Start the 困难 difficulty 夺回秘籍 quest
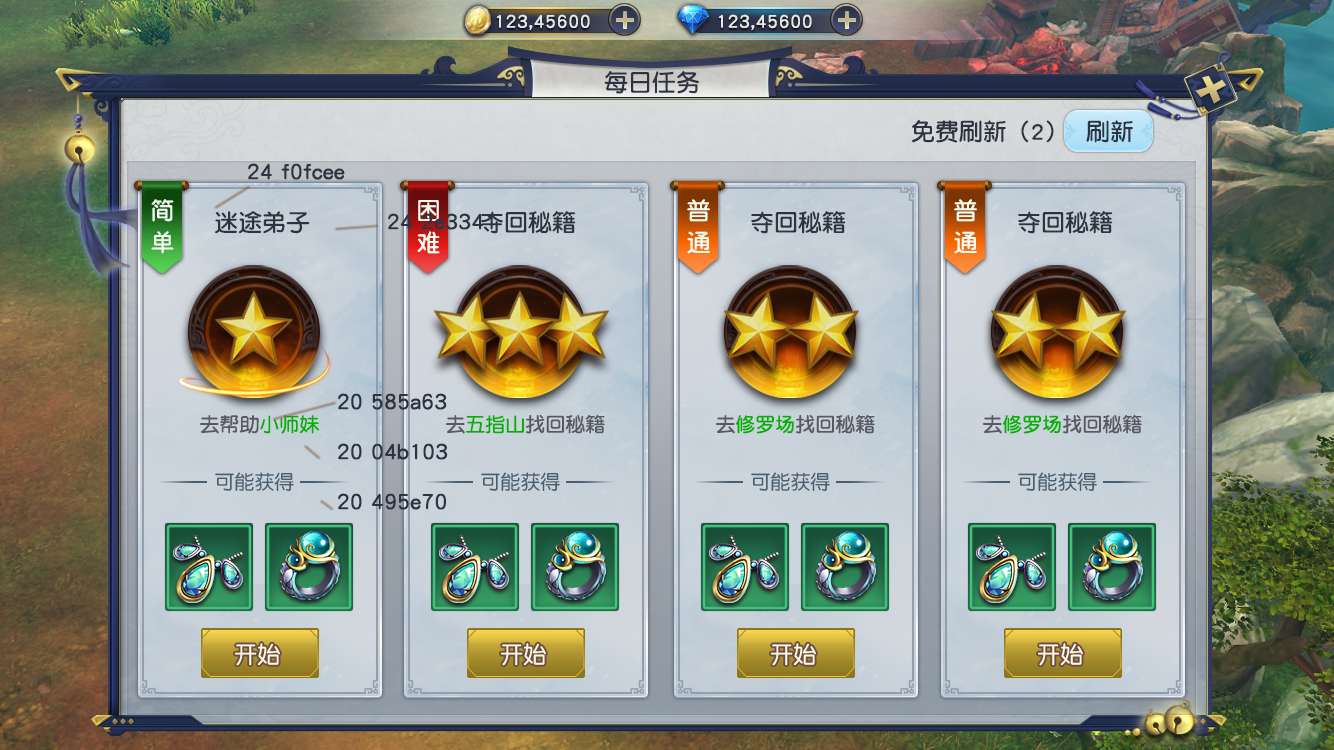 click(525, 655)
